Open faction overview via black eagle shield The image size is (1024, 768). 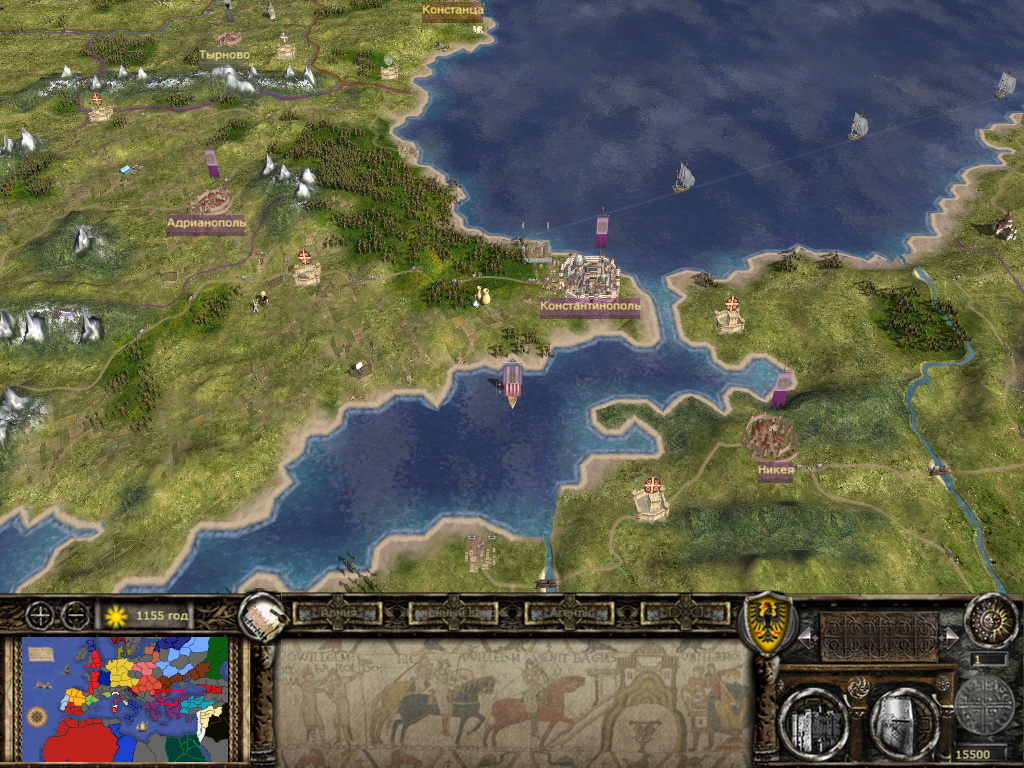(765, 623)
